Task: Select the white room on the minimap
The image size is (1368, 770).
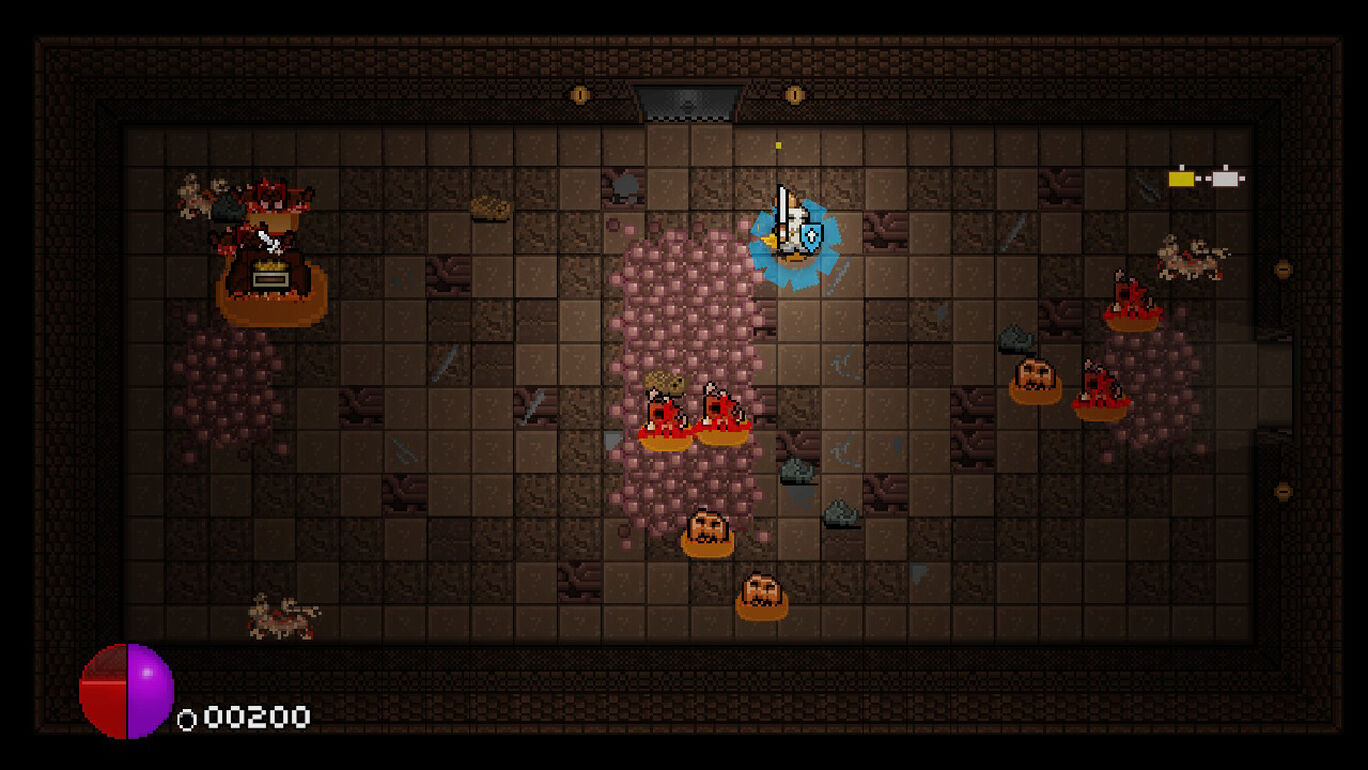Action: [1226, 179]
